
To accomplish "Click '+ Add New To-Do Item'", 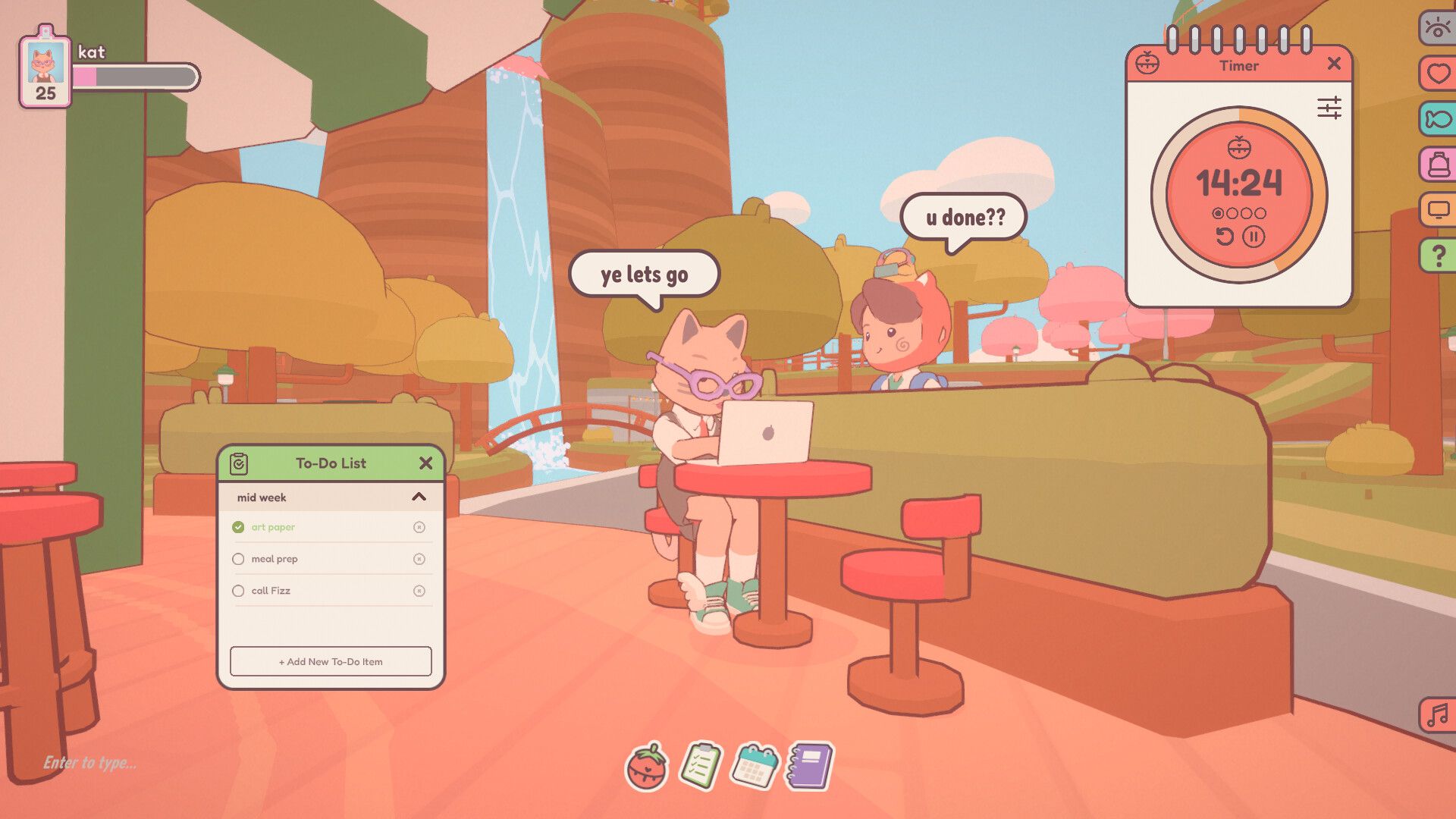I will [x=331, y=661].
